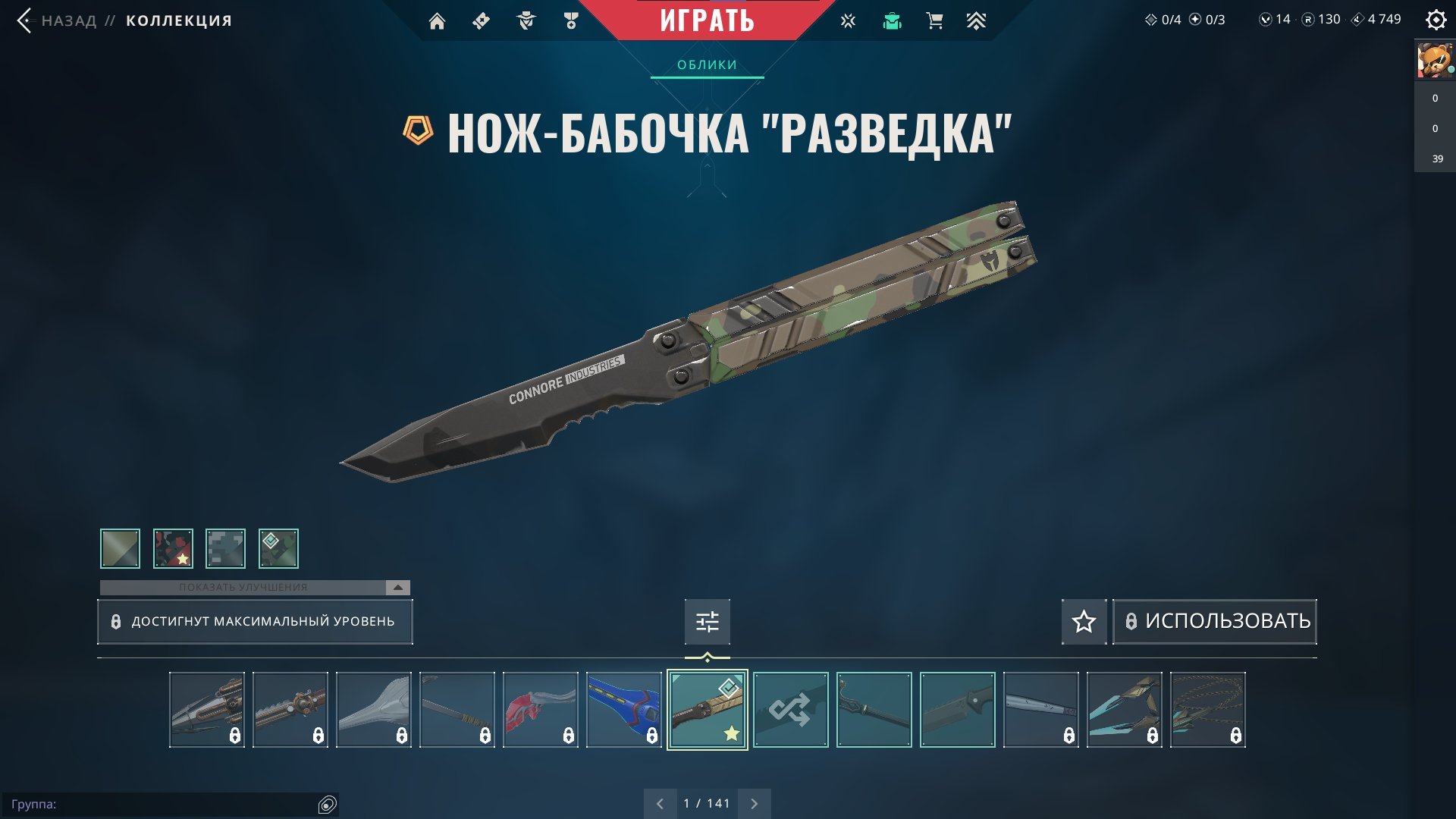The height and width of the screenshot is (819, 1456).
Task: Click the ДОСТИГНУТ МАКСИМАЛЬНЫЙ УРОВЕНЬ button
Action: (255, 622)
